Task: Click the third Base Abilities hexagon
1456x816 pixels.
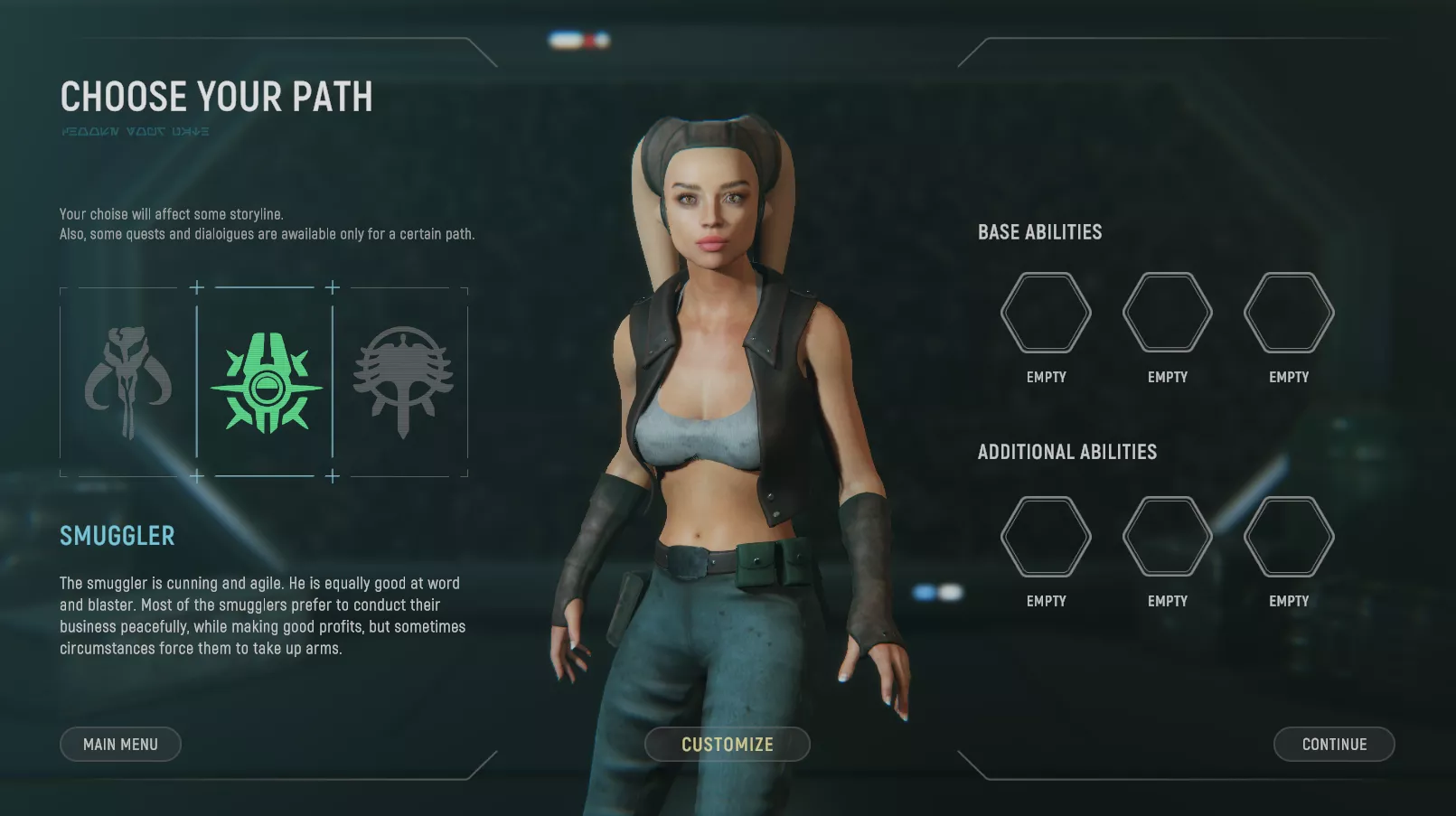Action: (1288, 312)
